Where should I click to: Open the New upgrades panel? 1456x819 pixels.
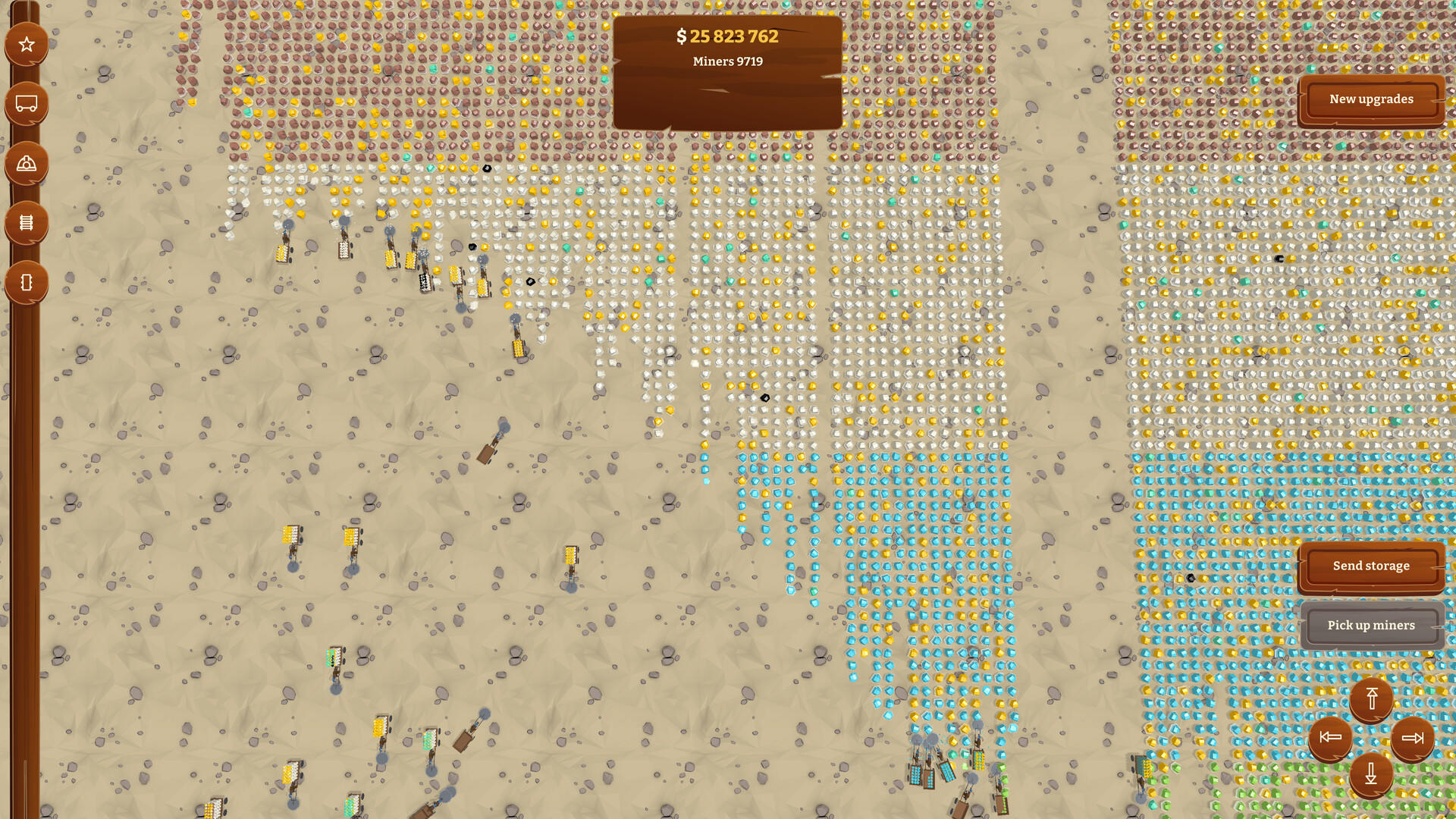click(x=1370, y=99)
